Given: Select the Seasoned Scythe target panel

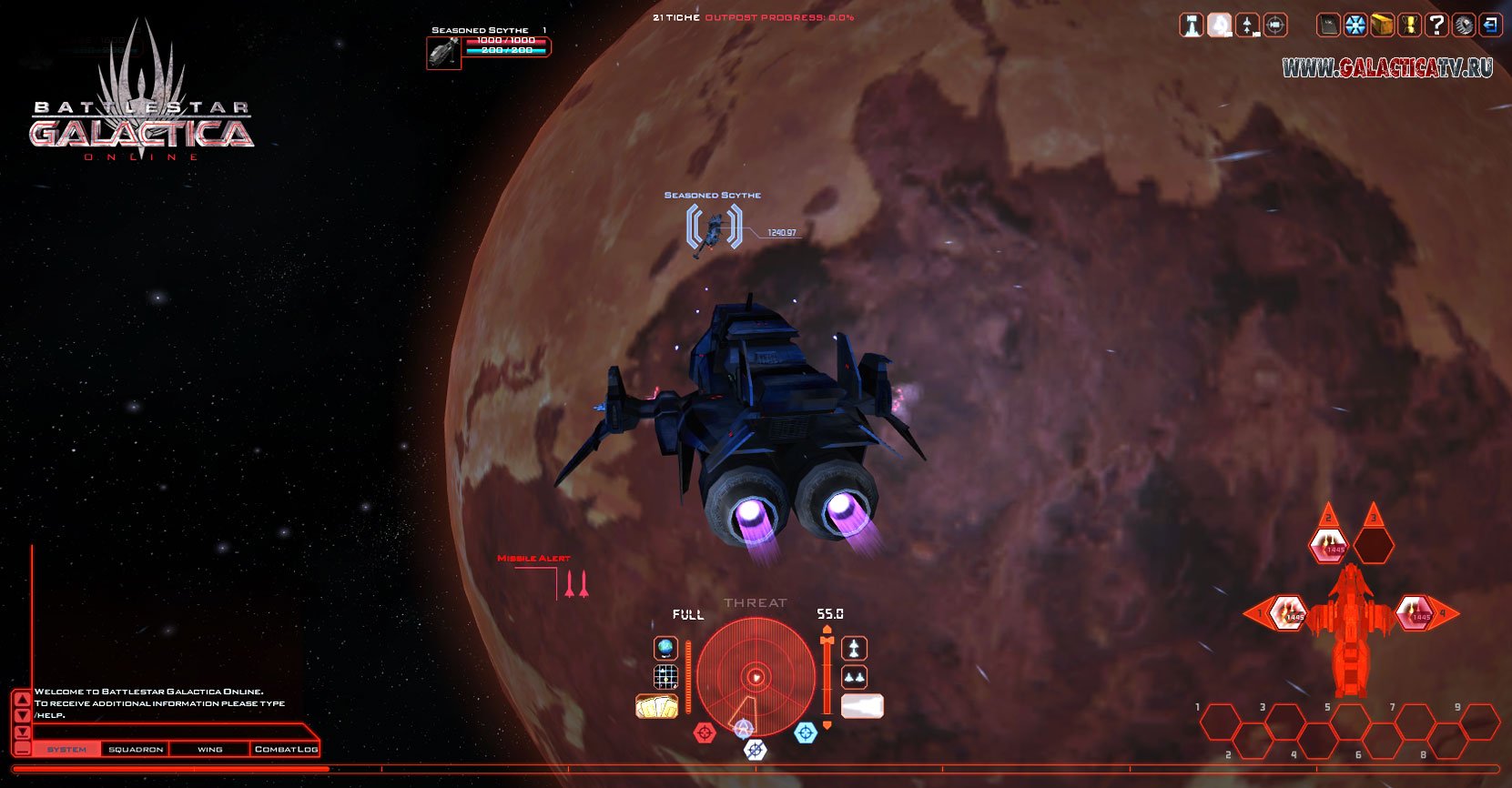Looking at the screenshot, I should 488,47.
